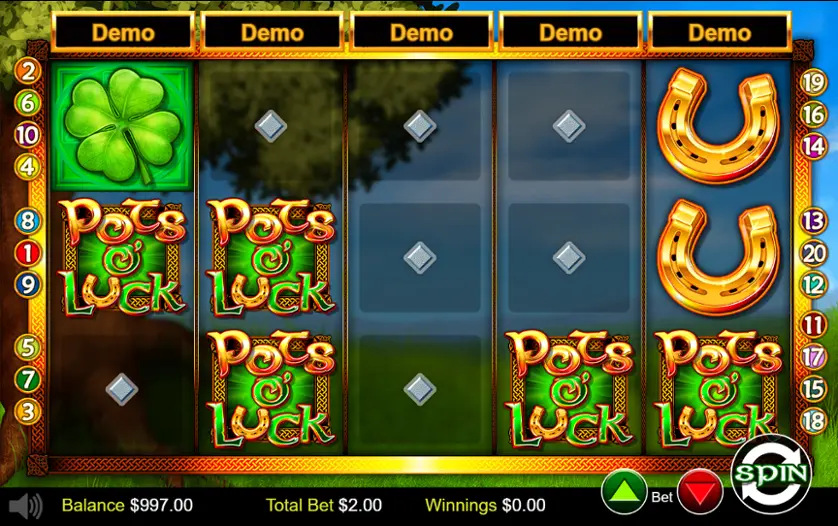Image resolution: width=838 pixels, height=526 pixels.
Task: Select payline number 1 marker
Action: (28, 252)
